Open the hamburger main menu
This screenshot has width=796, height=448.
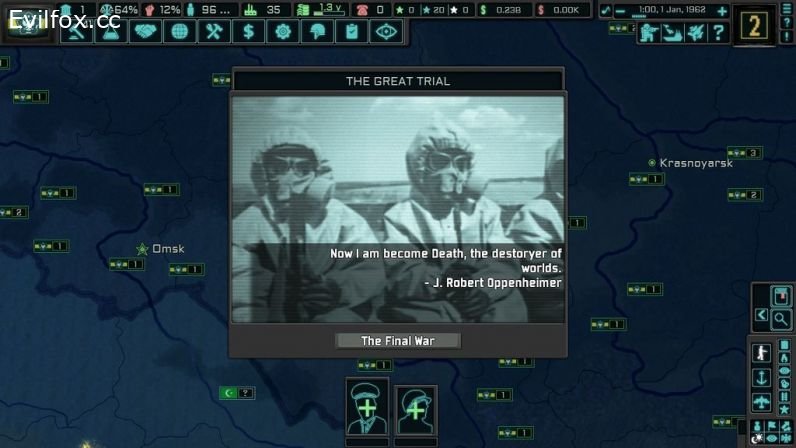[785, 10]
